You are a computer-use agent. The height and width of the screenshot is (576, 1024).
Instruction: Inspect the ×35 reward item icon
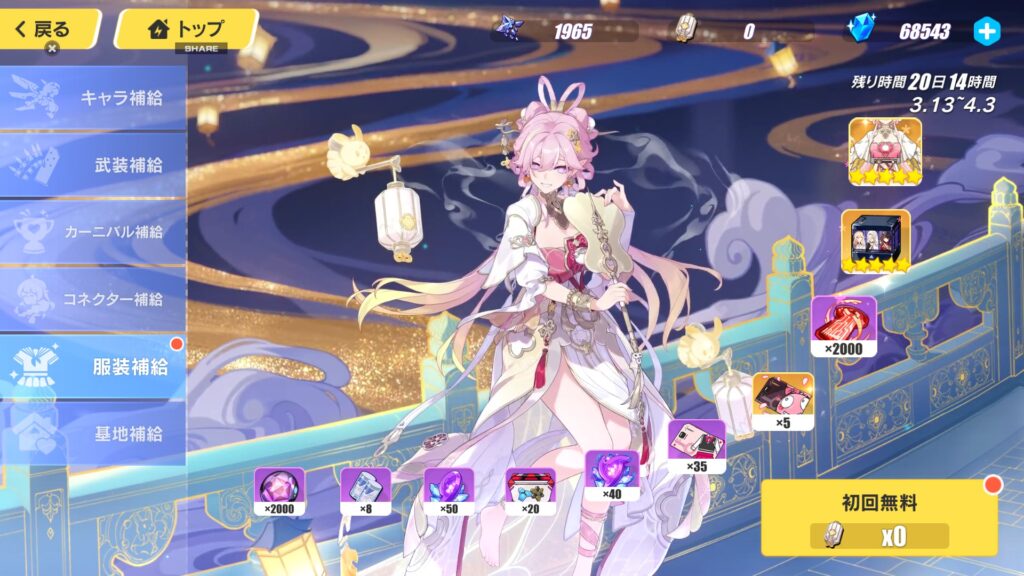click(x=697, y=446)
